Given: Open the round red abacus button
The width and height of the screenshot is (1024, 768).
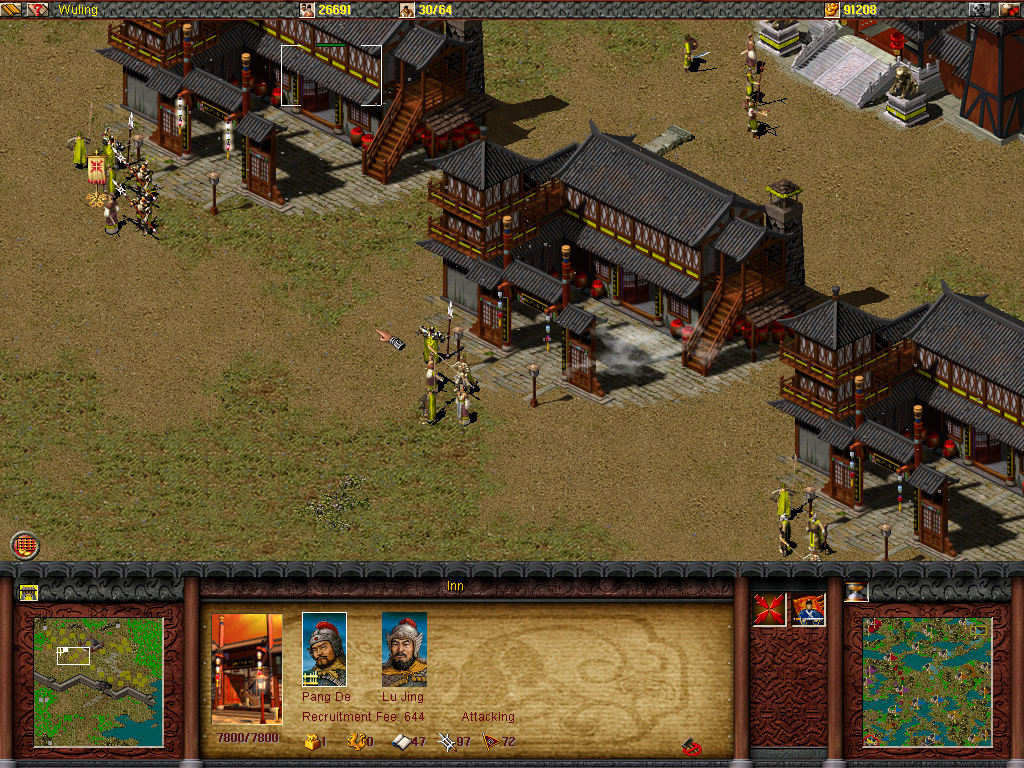Looking at the screenshot, I should coord(25,545).
